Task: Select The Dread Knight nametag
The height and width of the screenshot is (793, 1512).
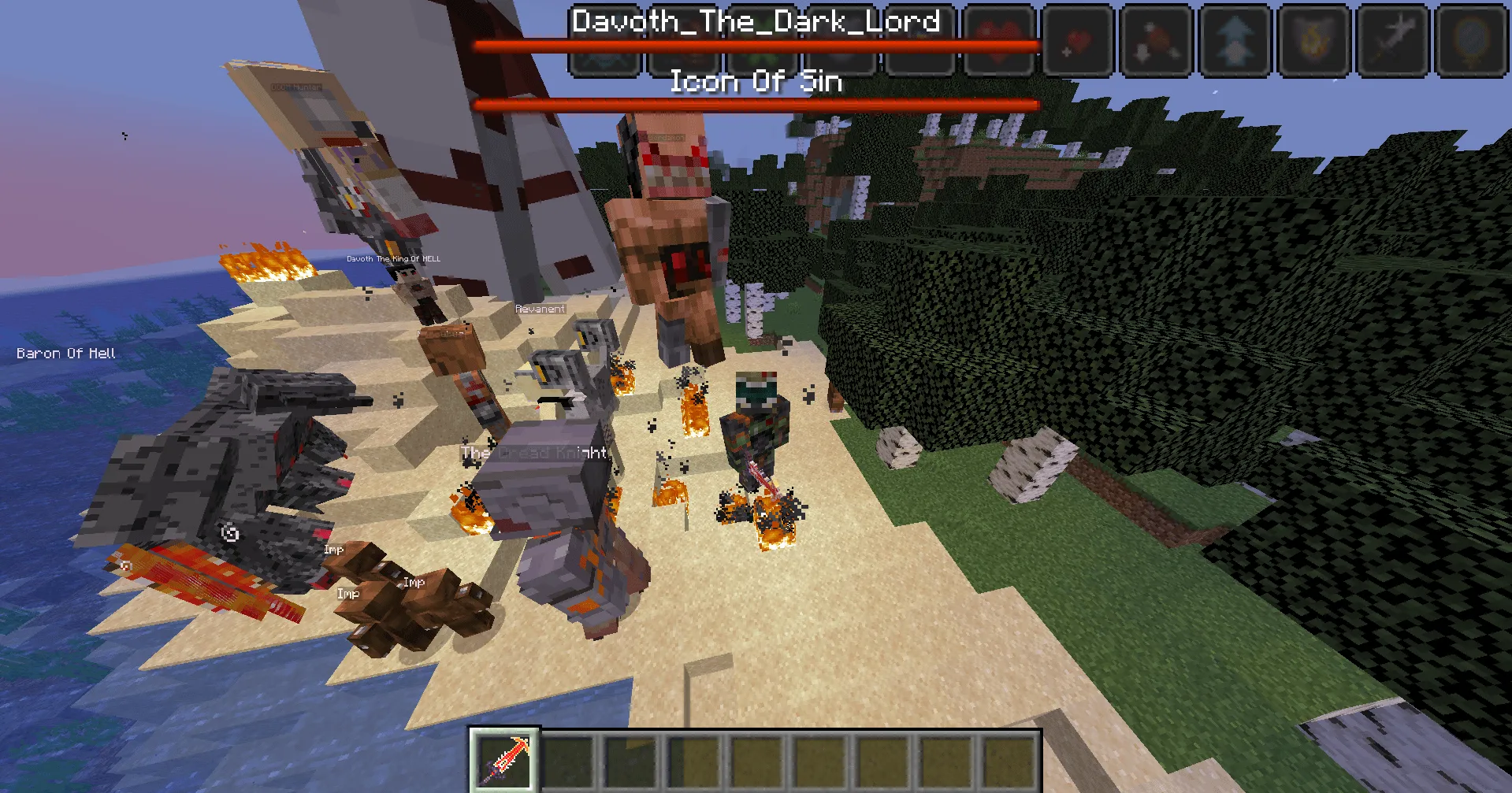Action: coord(535,452)
